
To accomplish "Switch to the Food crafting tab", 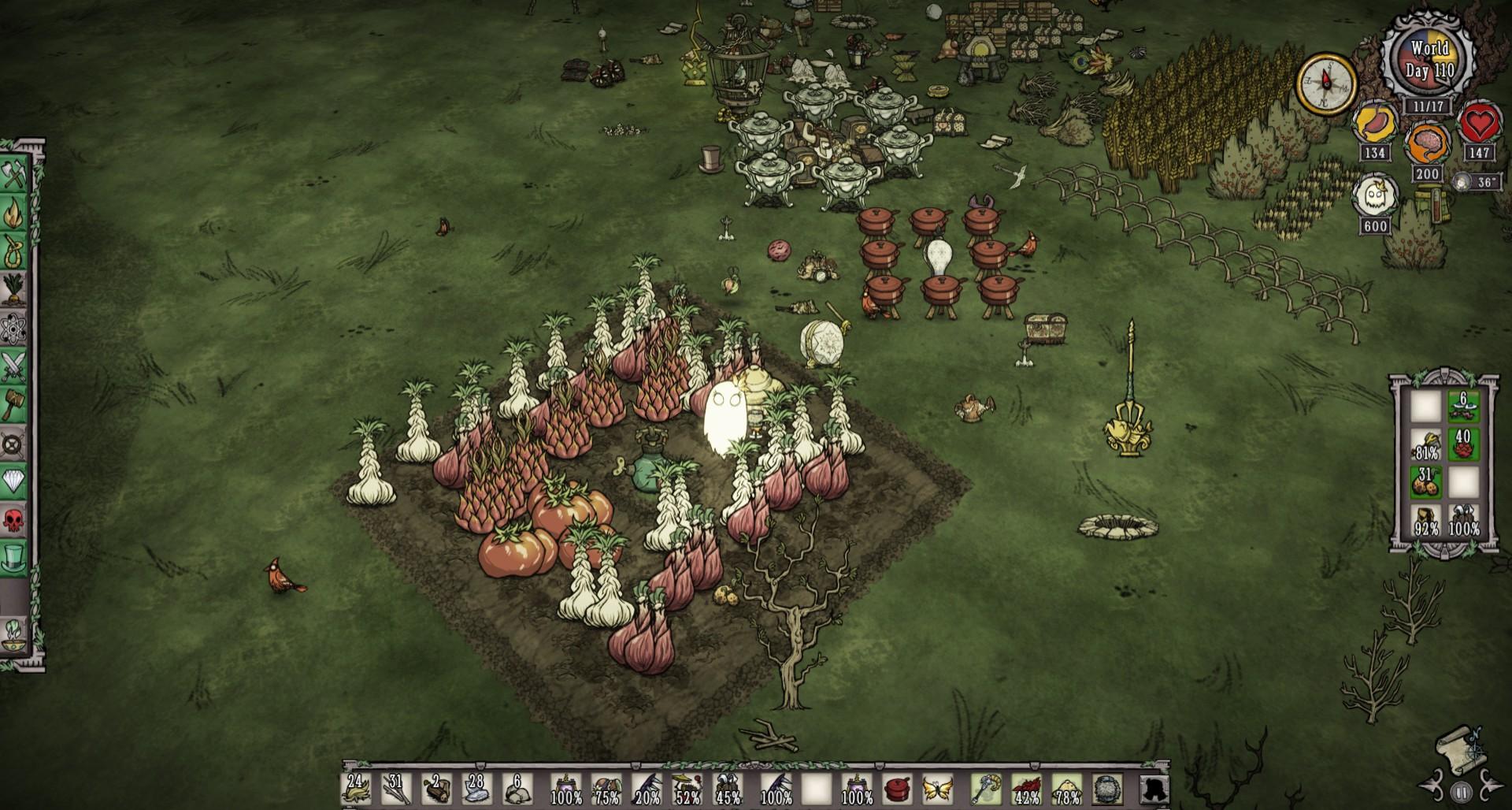I will (x=14, y=288).
